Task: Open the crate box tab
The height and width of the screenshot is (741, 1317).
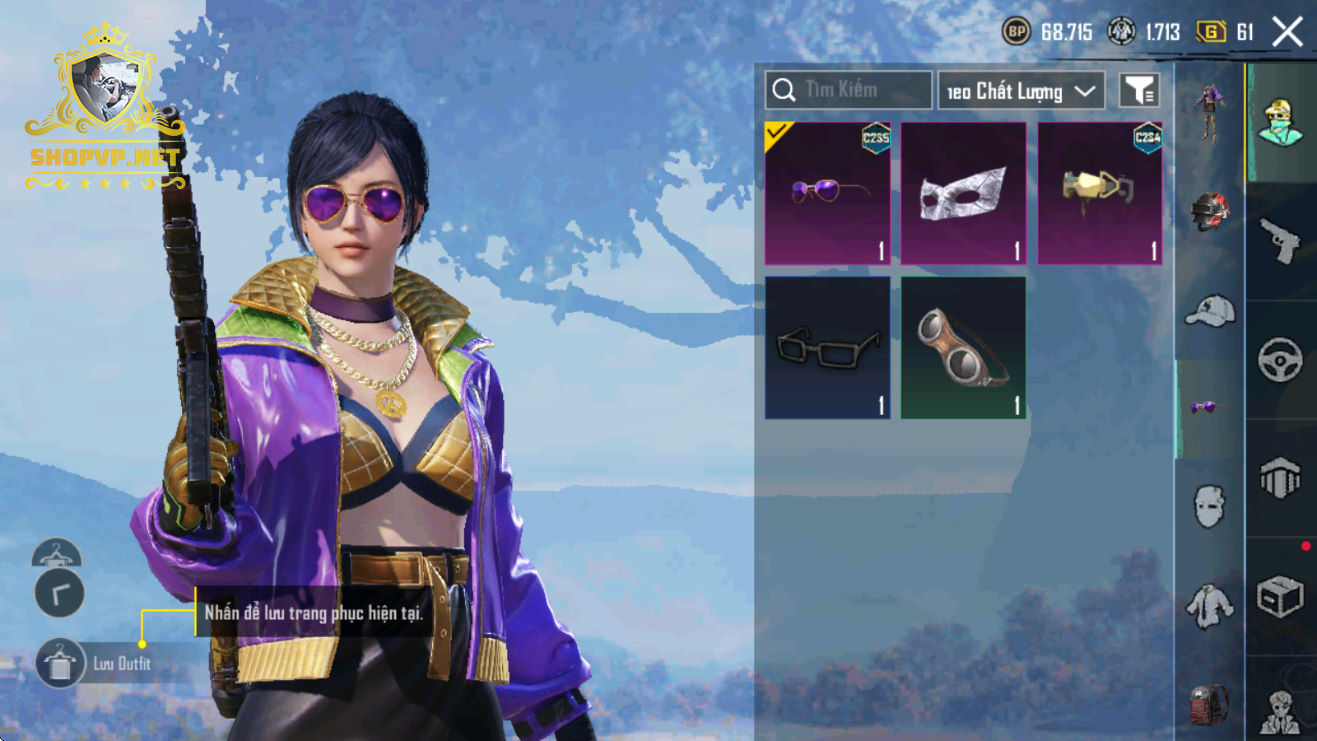Action: tap(1280, 596)
